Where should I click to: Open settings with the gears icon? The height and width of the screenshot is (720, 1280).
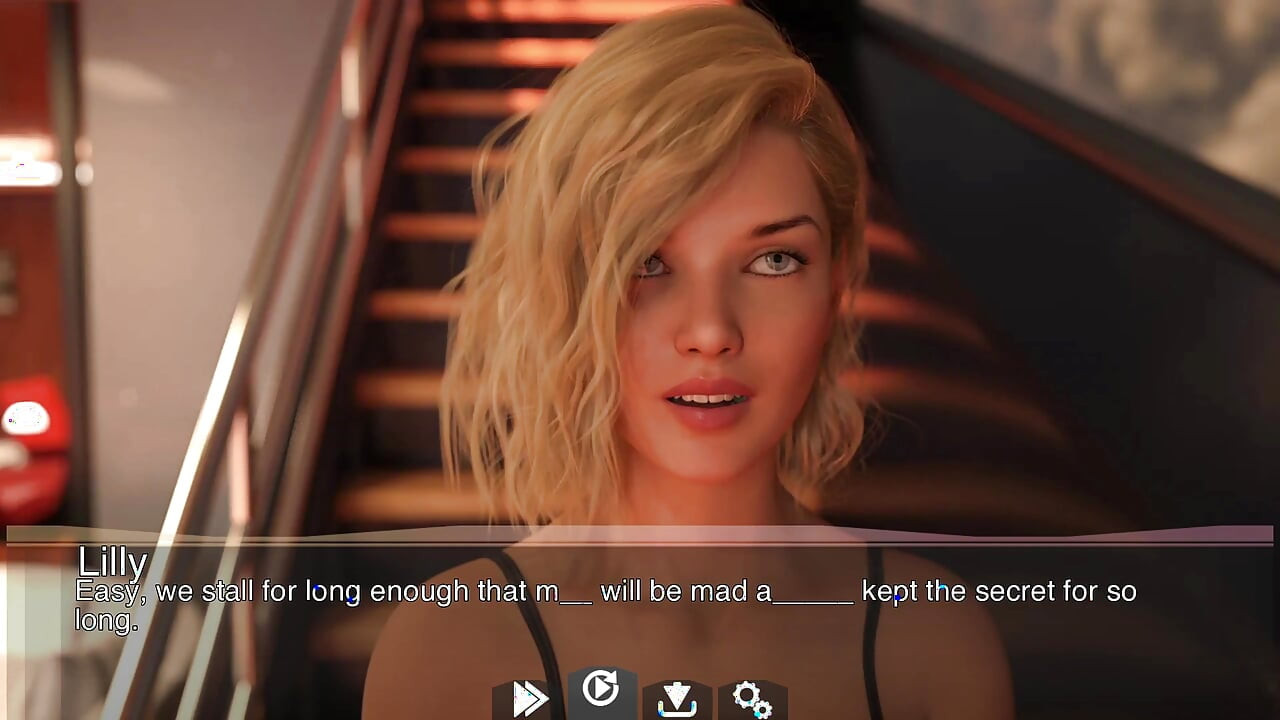(x=751, y=698)
